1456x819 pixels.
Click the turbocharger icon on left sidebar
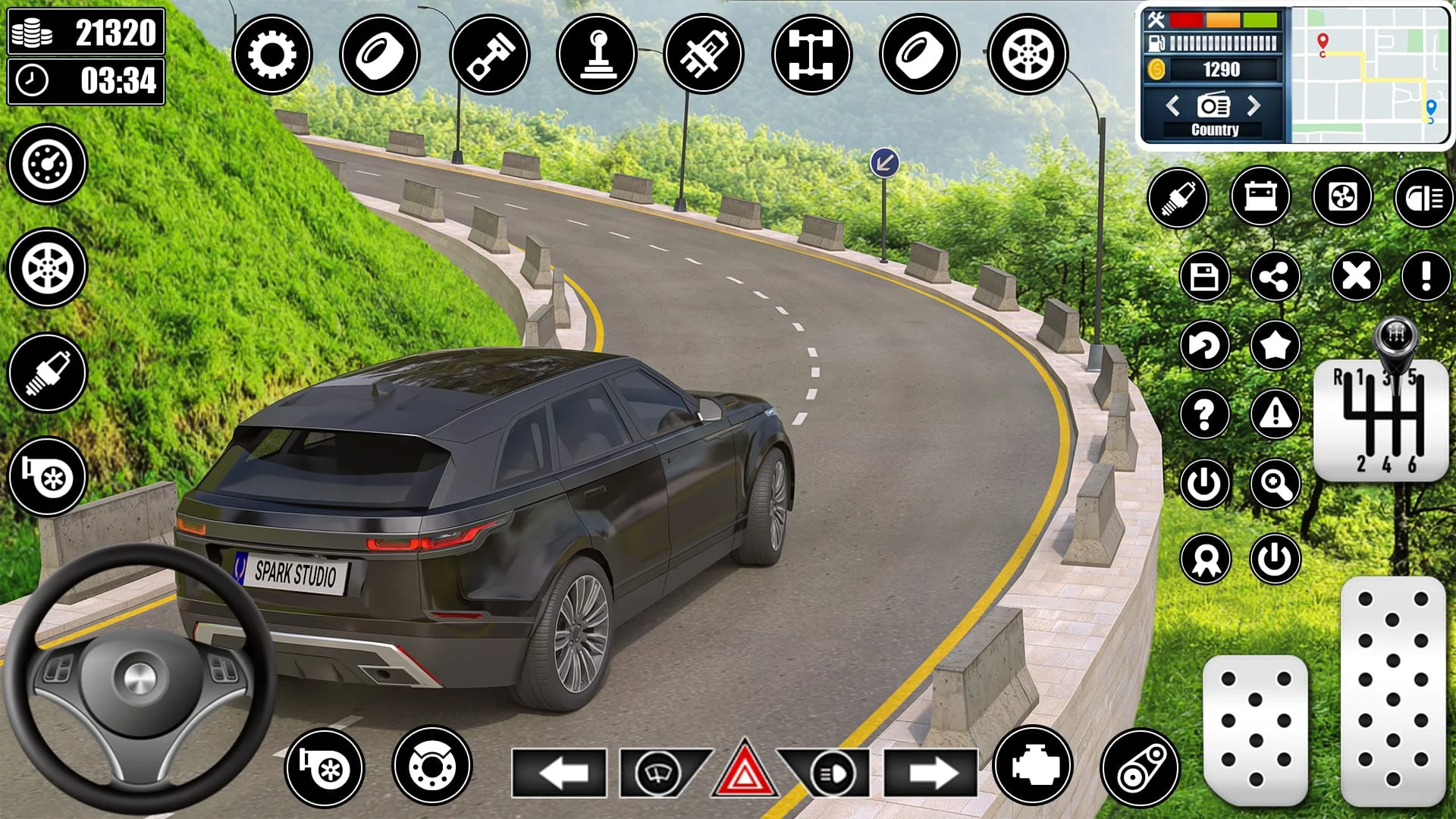click(x=47, y=478)
